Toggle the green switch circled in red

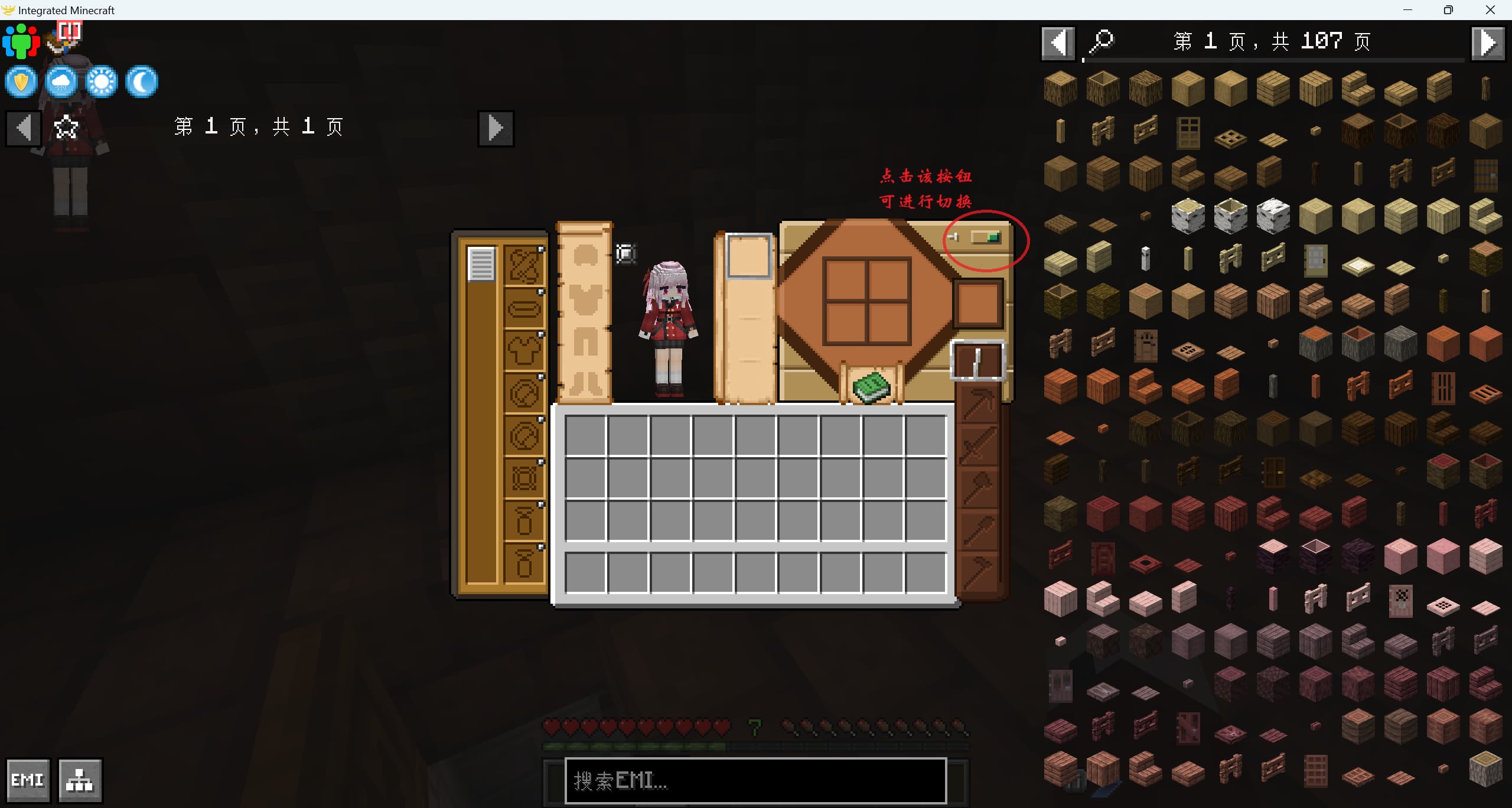(x=986, y=237)
